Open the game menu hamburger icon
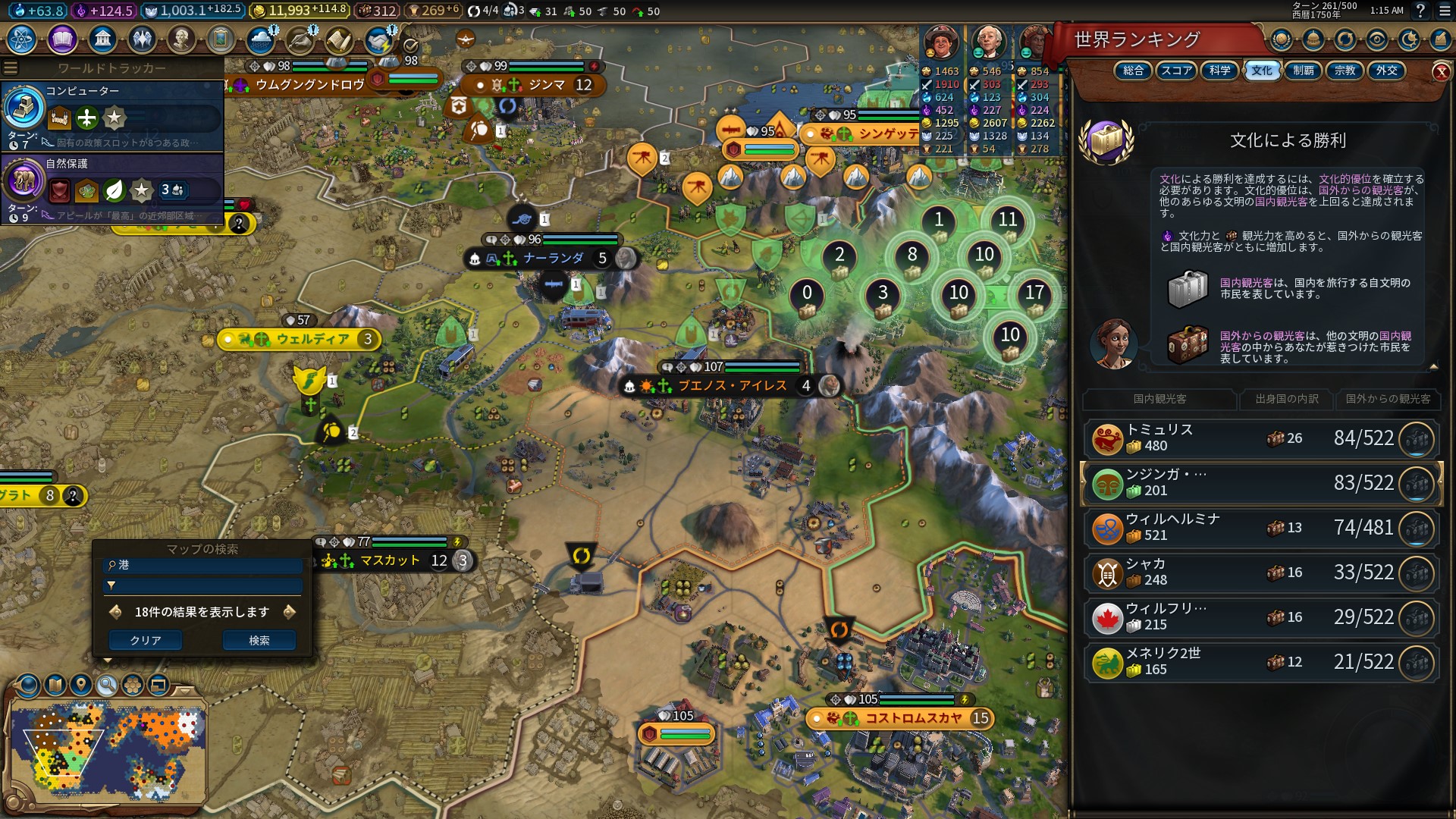 1442,11
